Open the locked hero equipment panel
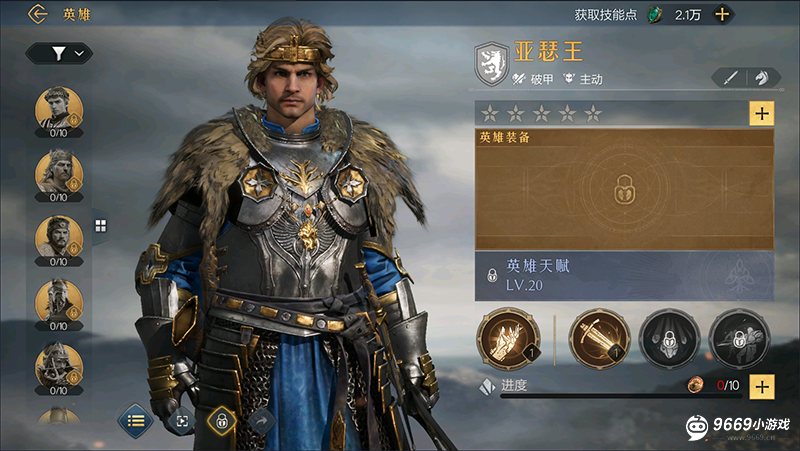This screenshot has width=800, height=451. coord(623,190)
